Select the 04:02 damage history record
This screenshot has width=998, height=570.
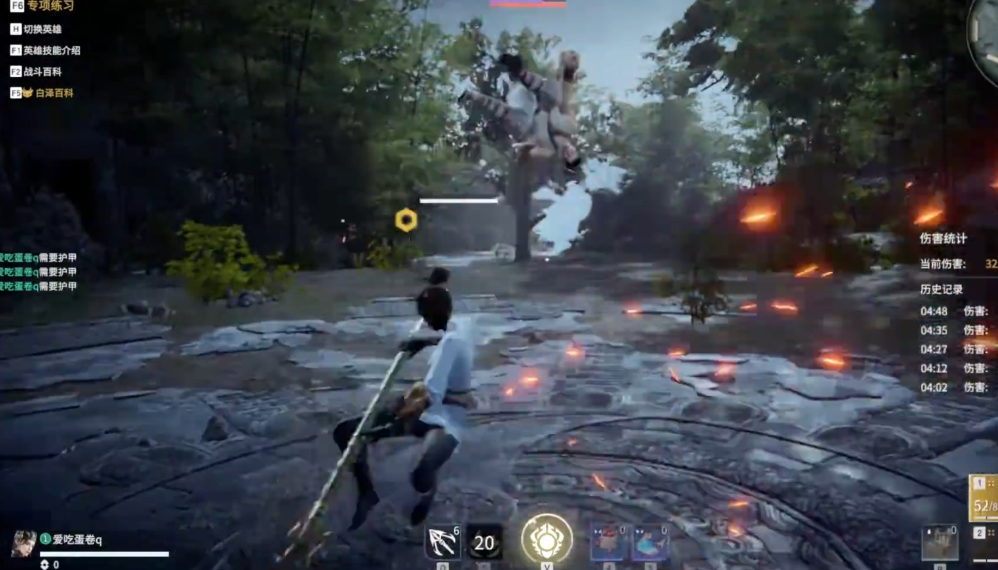click(x=956, y=387)
